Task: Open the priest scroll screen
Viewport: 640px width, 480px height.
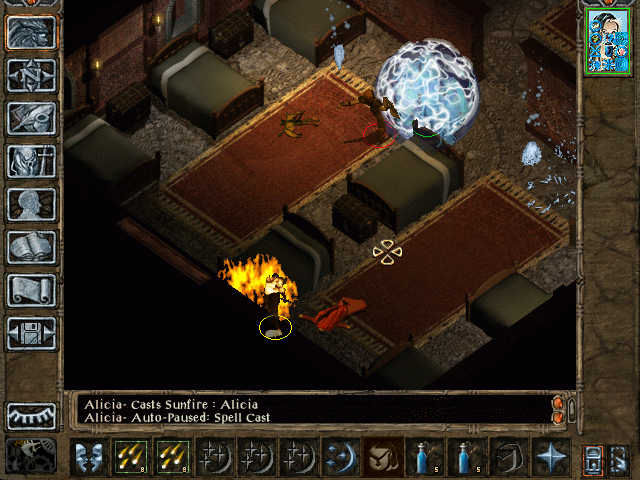Action: [x=31, y=290]
